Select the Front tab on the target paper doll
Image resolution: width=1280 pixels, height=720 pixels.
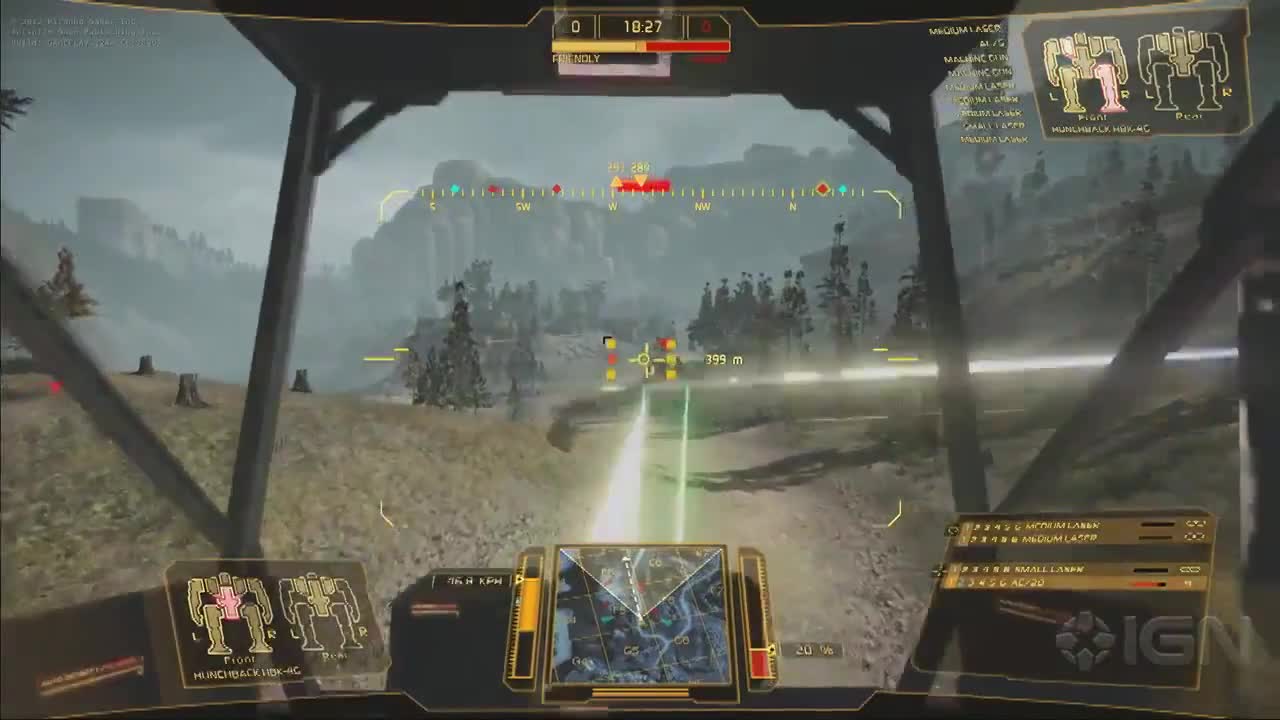click(1091, 117)
